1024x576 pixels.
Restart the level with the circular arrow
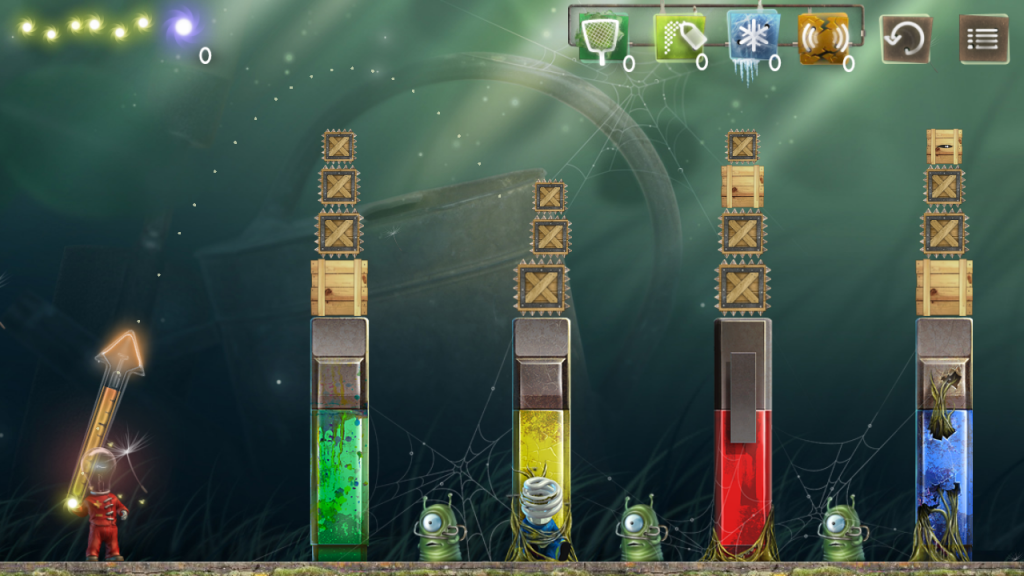905,39
